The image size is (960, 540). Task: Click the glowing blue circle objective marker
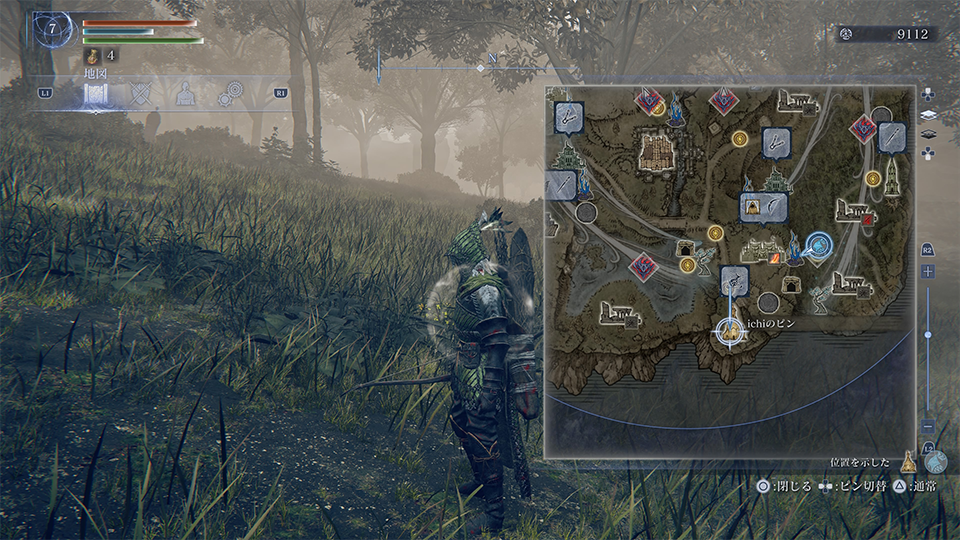pyautogui.click(x=821, y=244)
